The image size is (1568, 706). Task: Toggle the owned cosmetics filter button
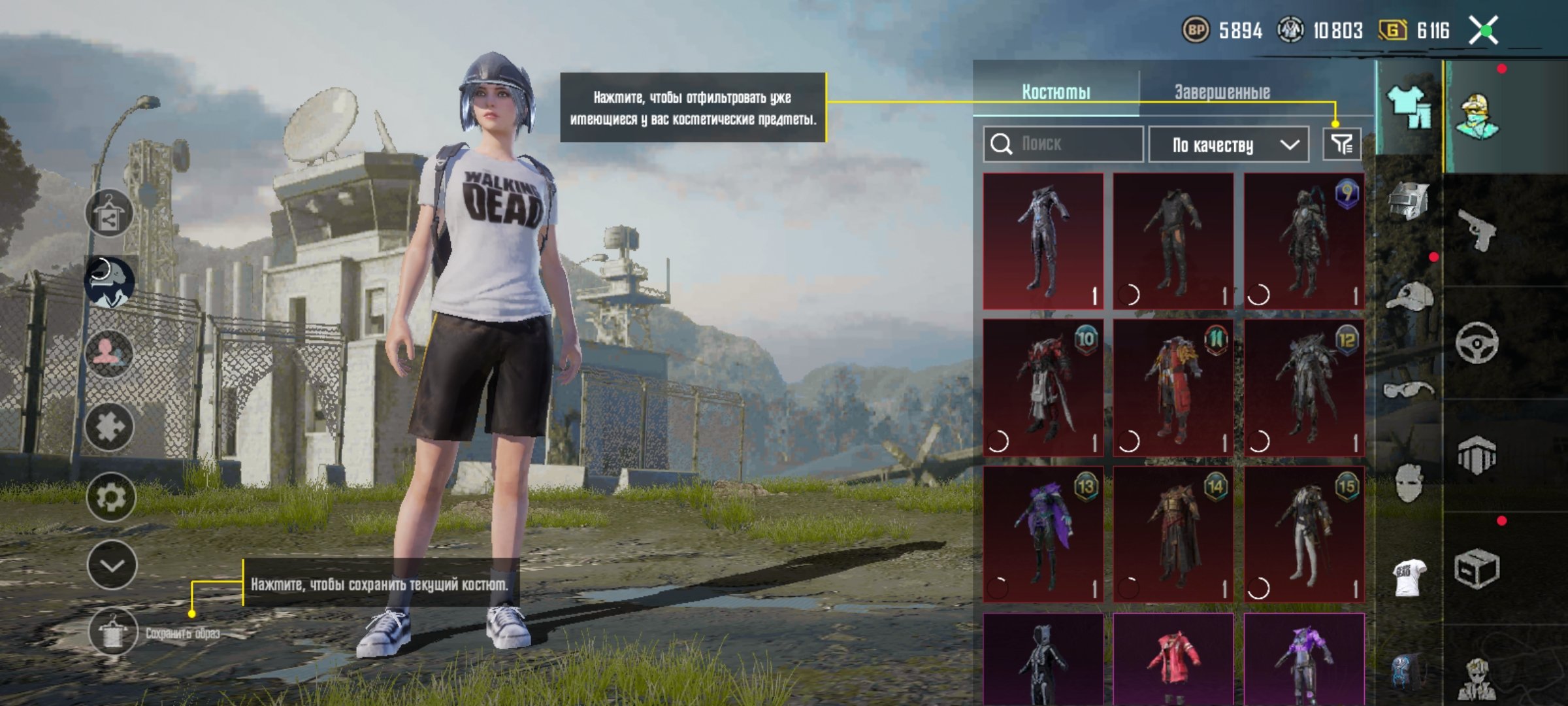(1341, 144)
